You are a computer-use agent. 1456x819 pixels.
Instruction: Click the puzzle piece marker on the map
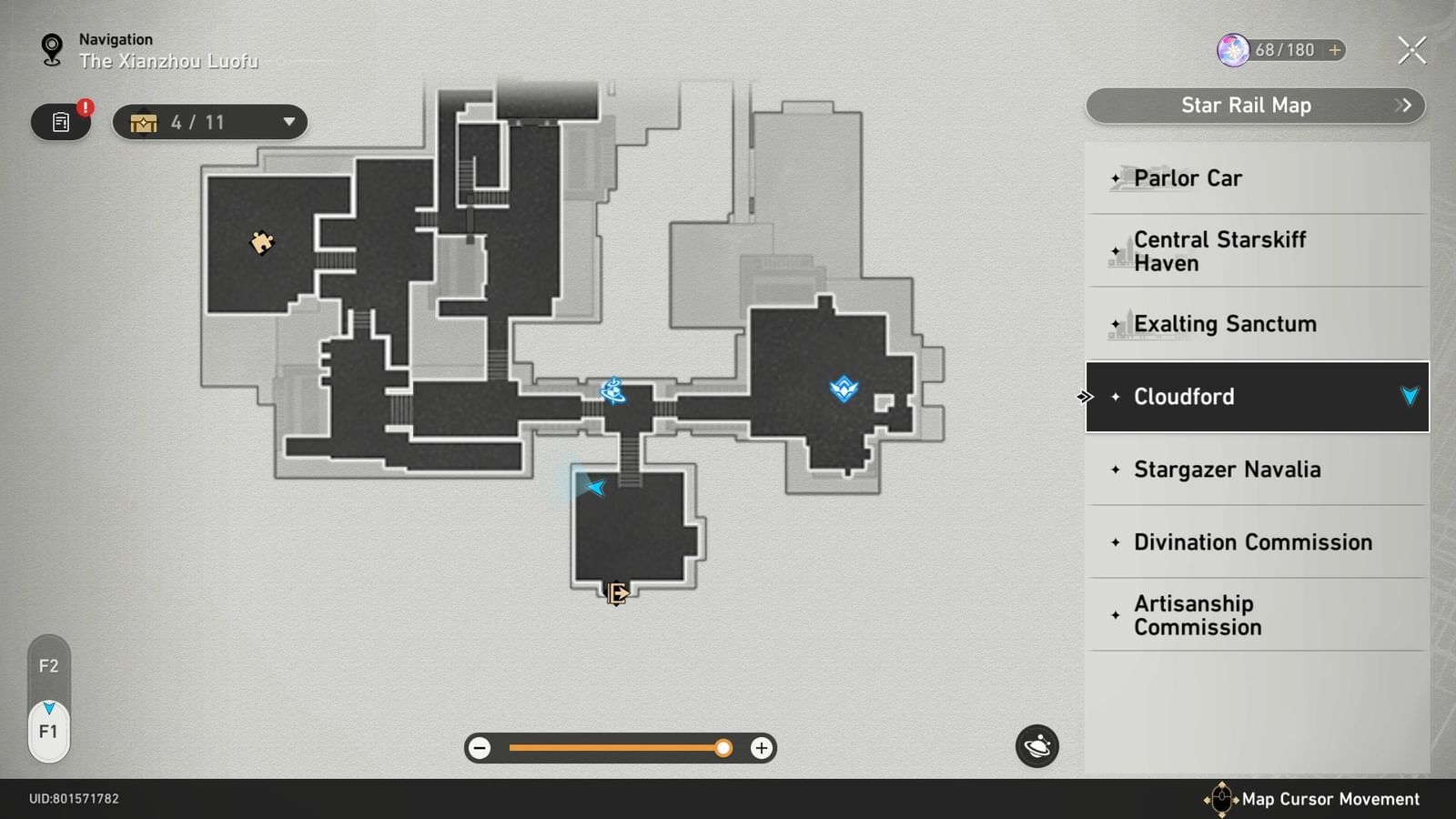(x=262, y=244)
